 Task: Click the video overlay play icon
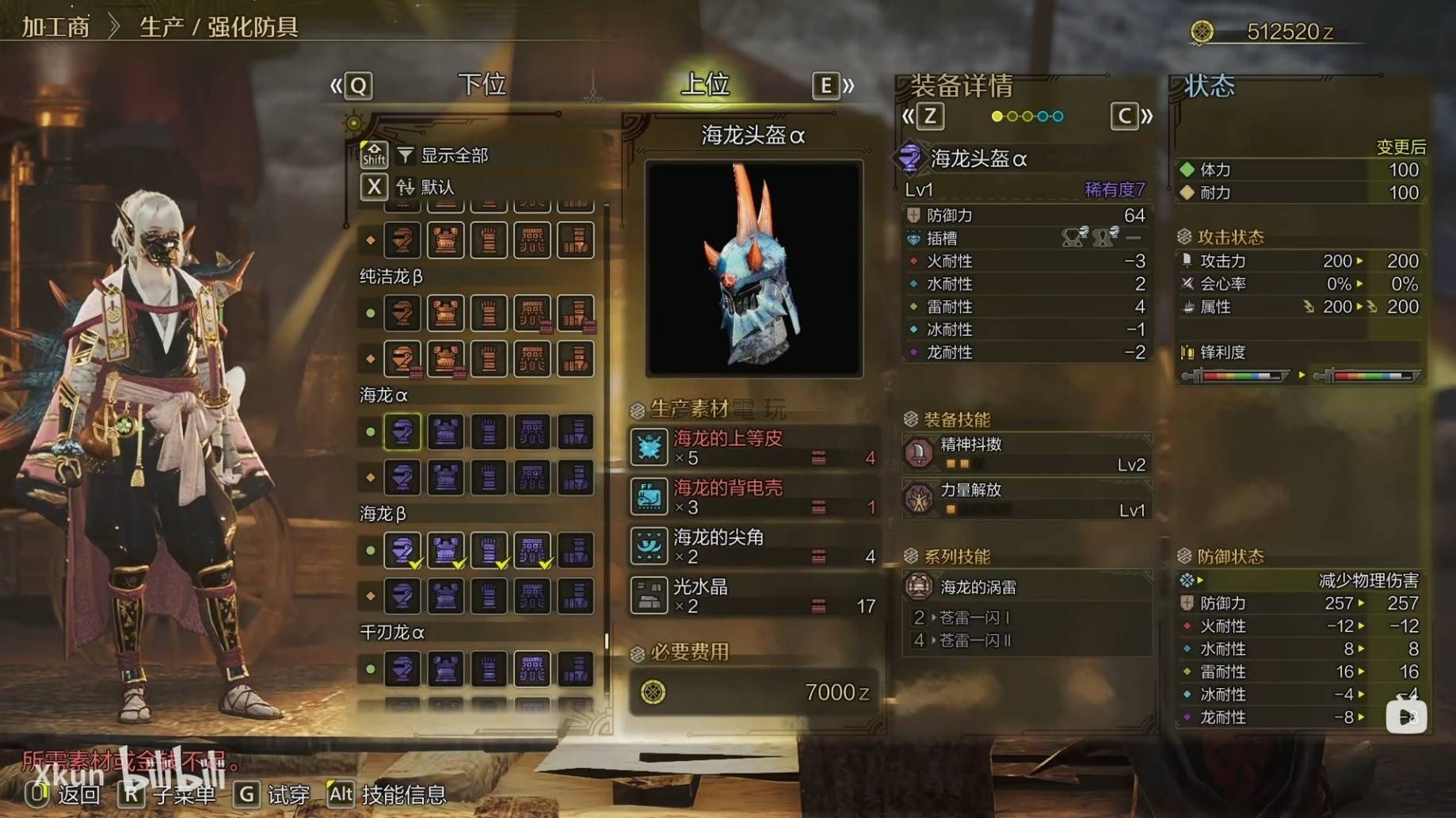click(1406, 717)
